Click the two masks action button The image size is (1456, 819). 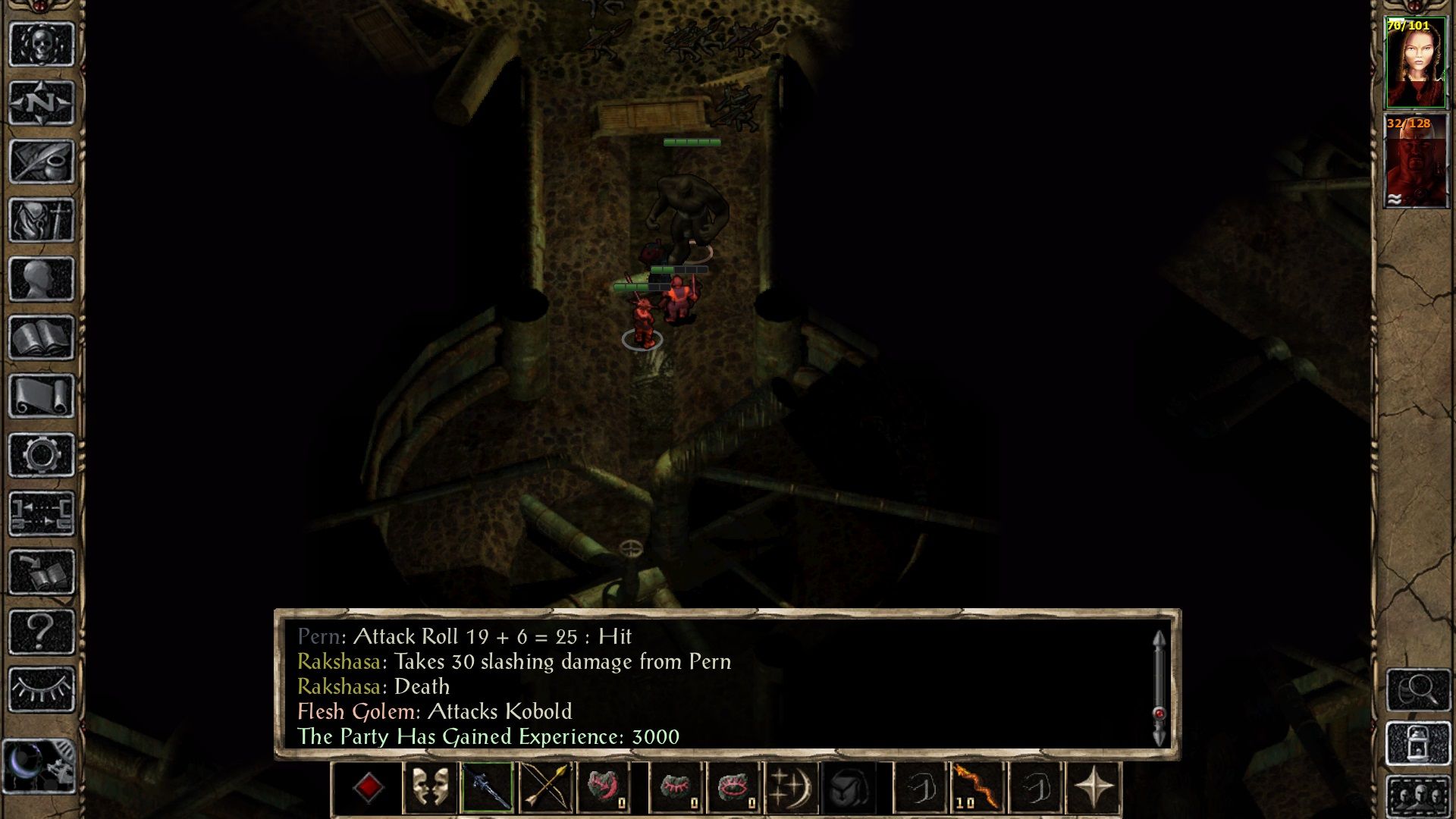(429, 789)
